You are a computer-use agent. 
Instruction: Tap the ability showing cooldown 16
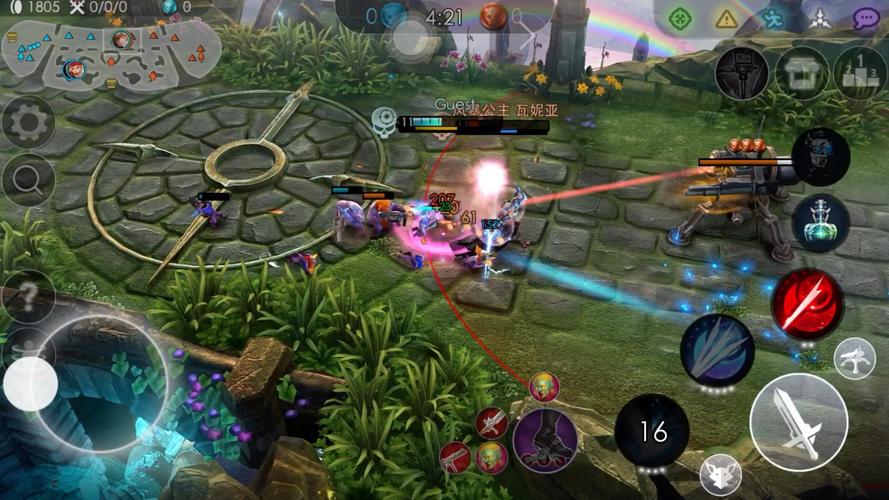pyautogui.click(x=652, y=431)
